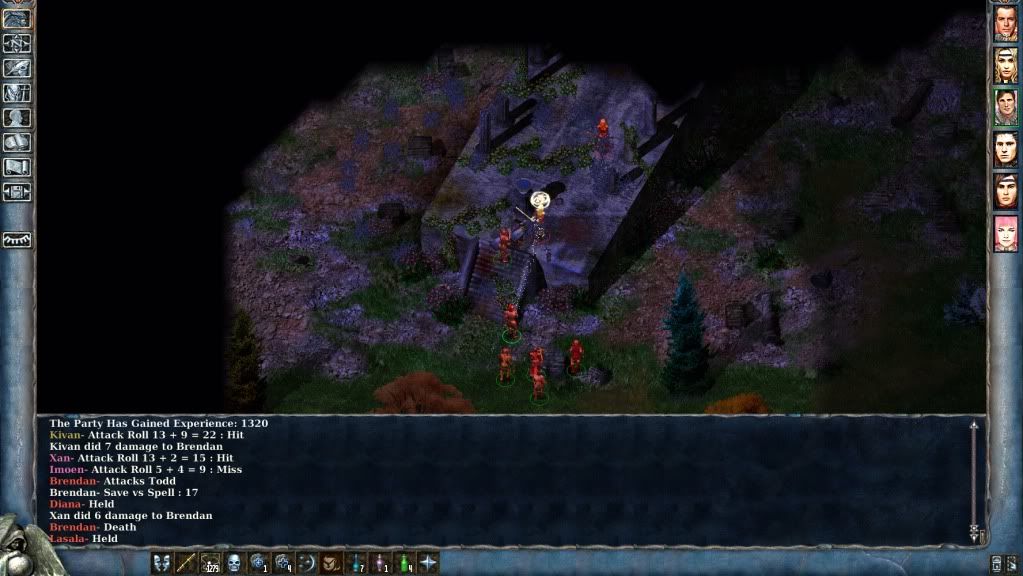Open the character record bust icon

[x=17, y=118]
